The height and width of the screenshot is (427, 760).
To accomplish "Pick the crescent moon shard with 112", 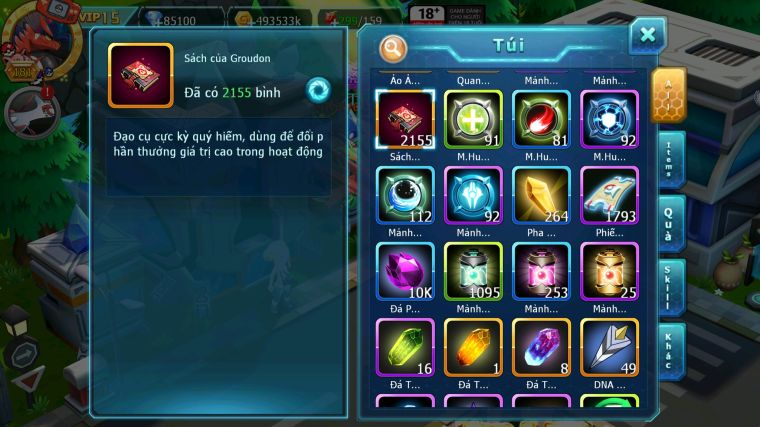I will [x=405, y=194].
